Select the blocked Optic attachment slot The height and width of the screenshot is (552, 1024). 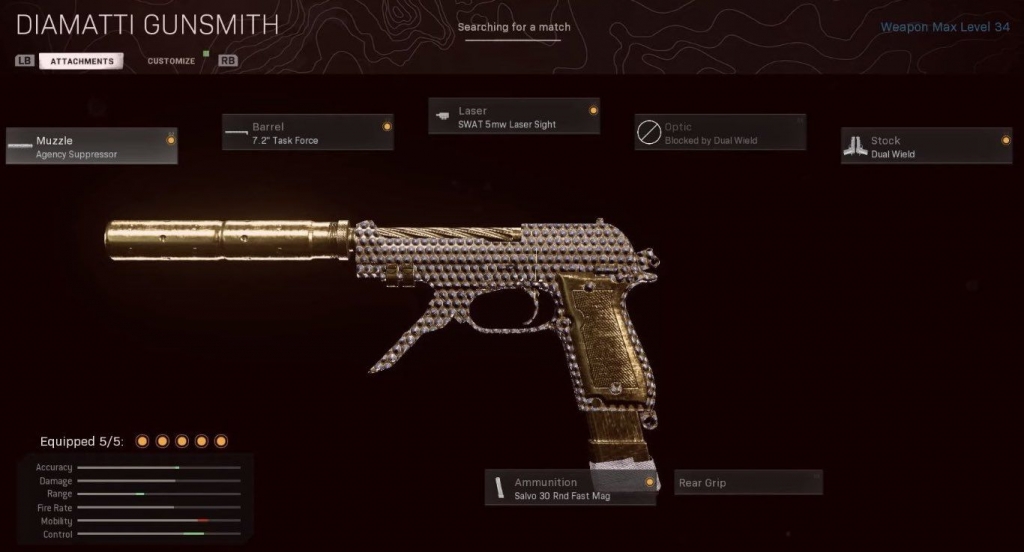(x=720, y=133)
